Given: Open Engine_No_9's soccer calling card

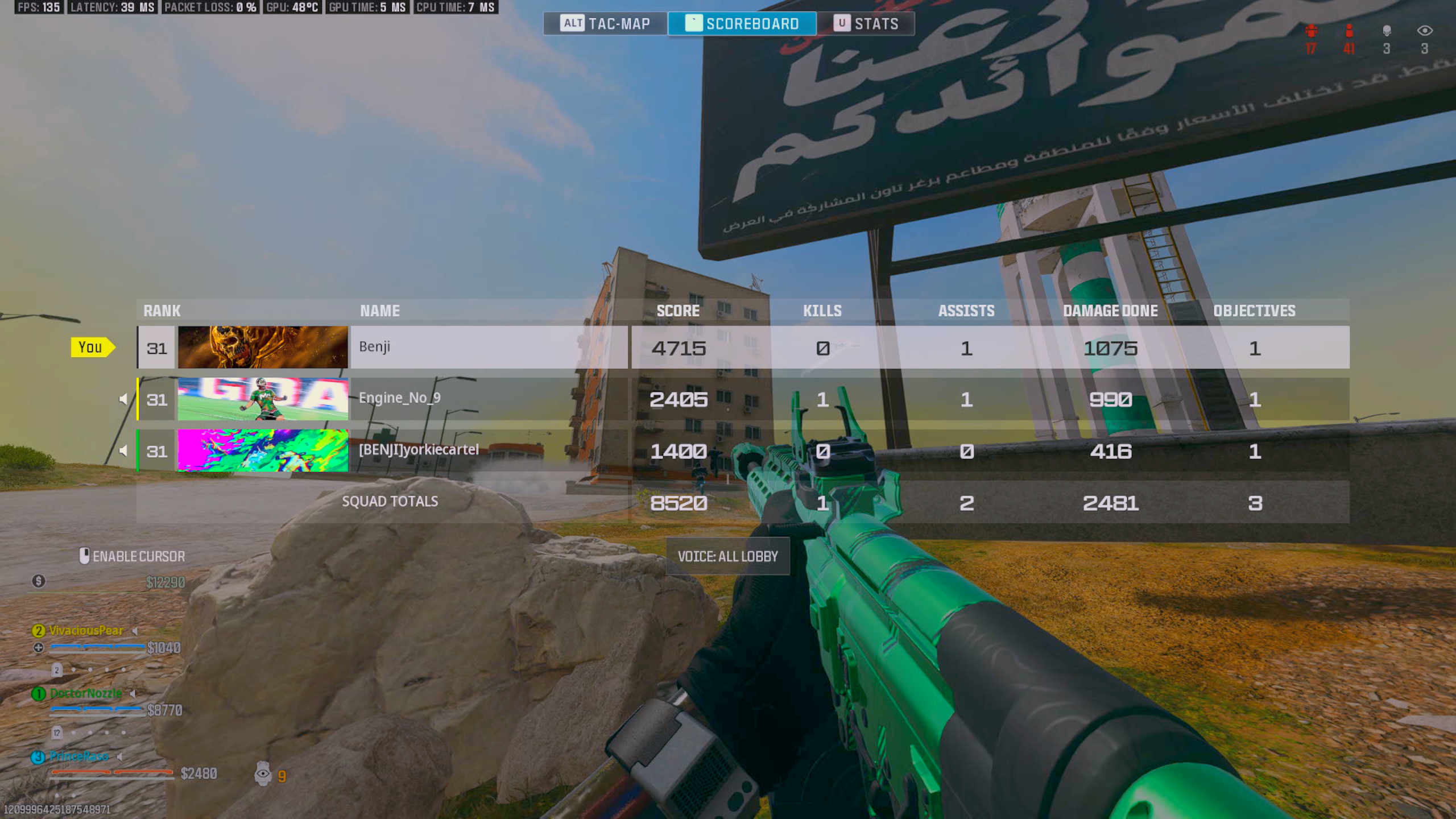Looking at the screenshot, I should (x=263, y=399).
